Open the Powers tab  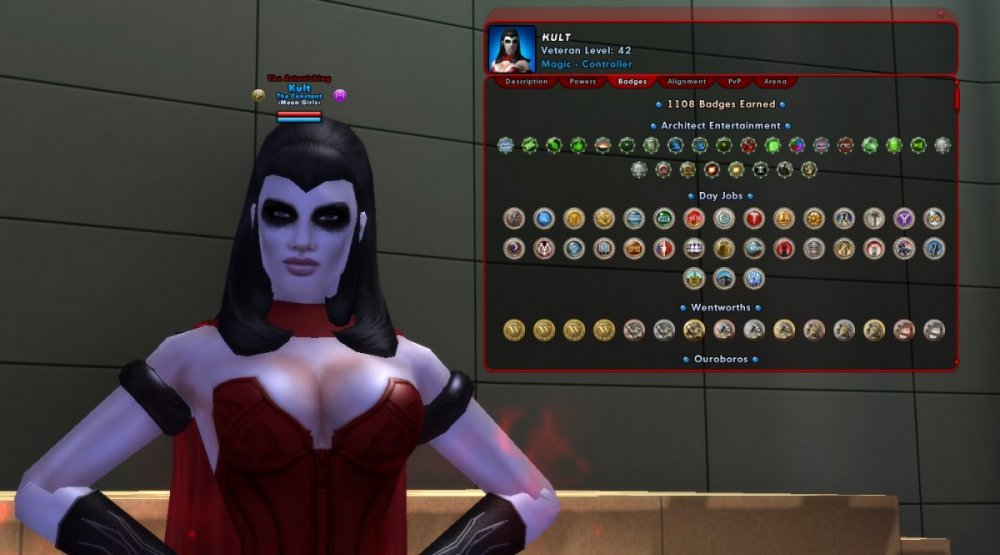pyautogui.click(x=581, y=82)
